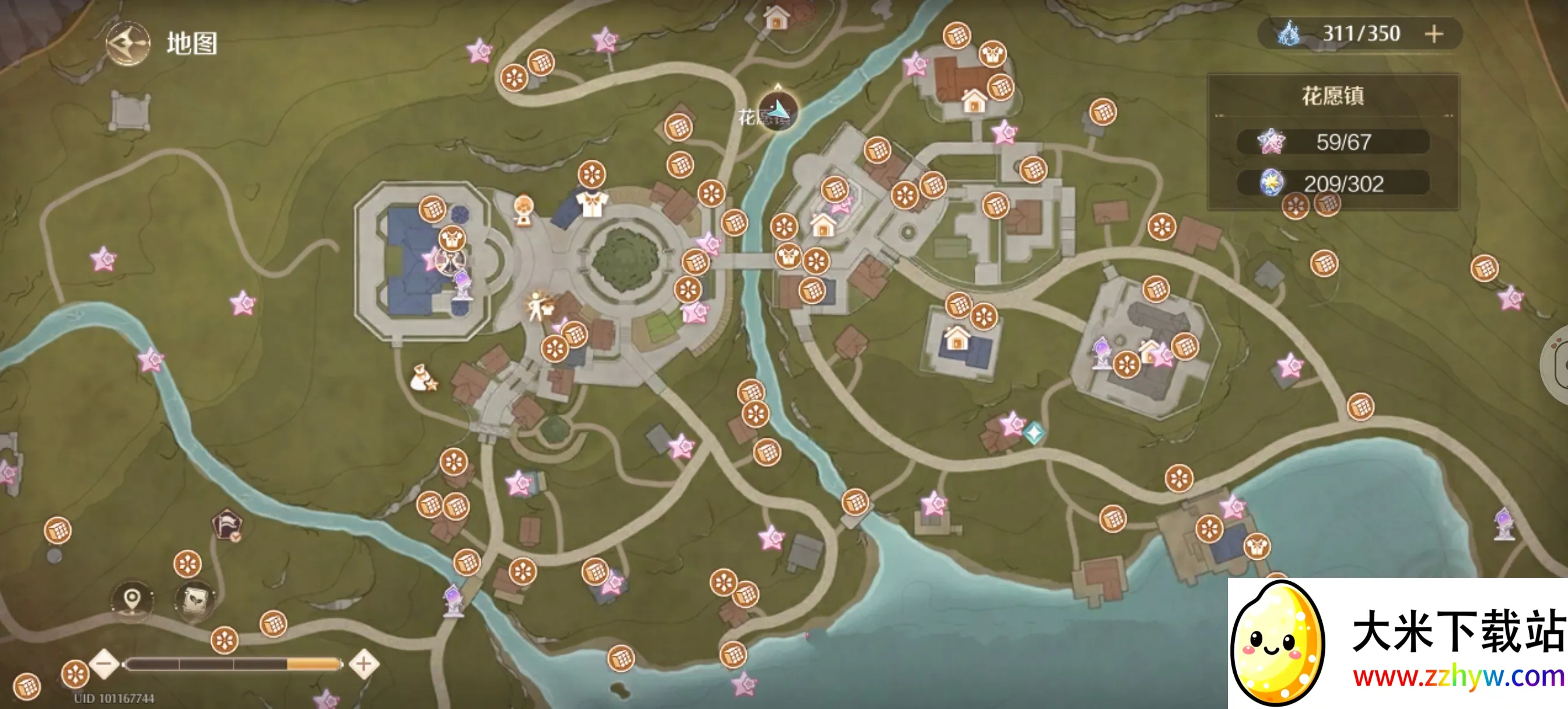This screenshot has height=709, width=1568.
Task: Go back using the map's arrow button
Action: click(x=128, y=44)
